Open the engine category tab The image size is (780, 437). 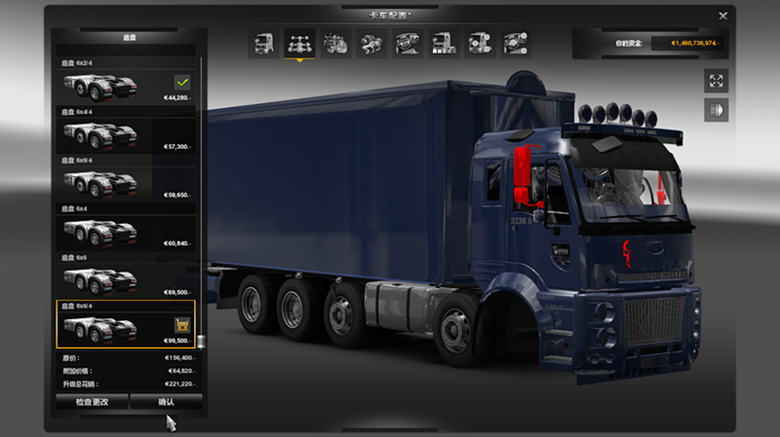[x=335, y=44]
